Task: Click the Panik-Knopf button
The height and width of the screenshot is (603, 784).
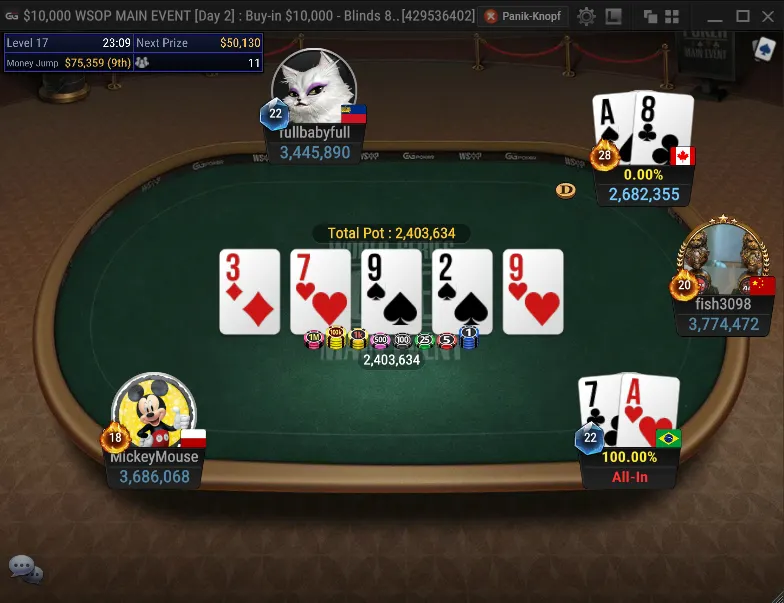Action: (524, 16)
